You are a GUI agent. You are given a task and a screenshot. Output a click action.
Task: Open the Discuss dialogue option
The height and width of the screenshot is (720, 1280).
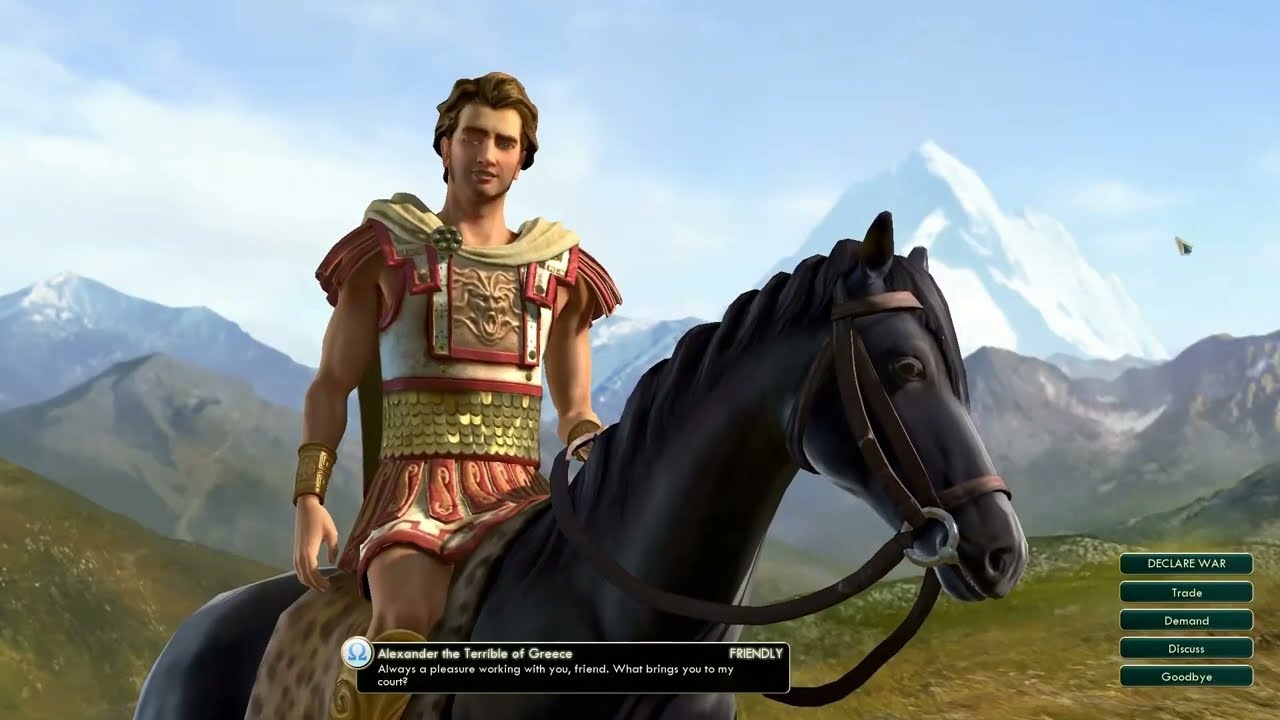pyautogui.click(x=1186, y=648)
